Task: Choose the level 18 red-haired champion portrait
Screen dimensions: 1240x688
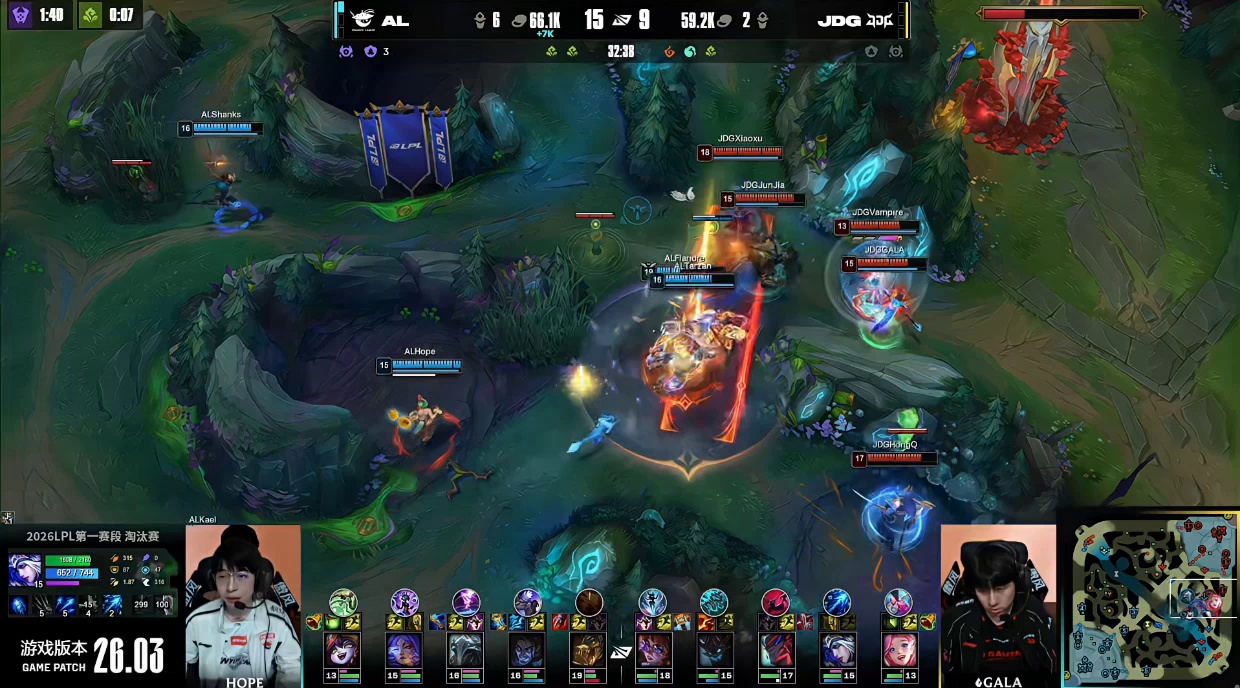Action: (x=652, y=650)
